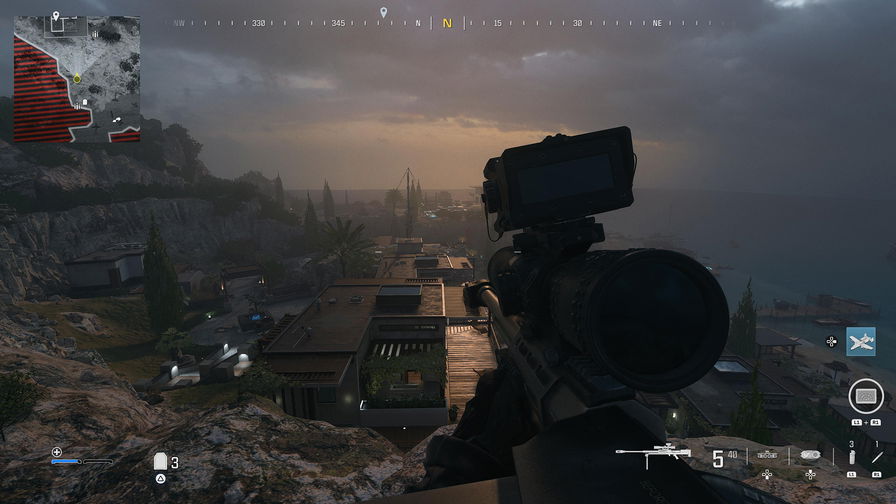Select the sniper rifle weapon icon

click(x=653, y=454)
